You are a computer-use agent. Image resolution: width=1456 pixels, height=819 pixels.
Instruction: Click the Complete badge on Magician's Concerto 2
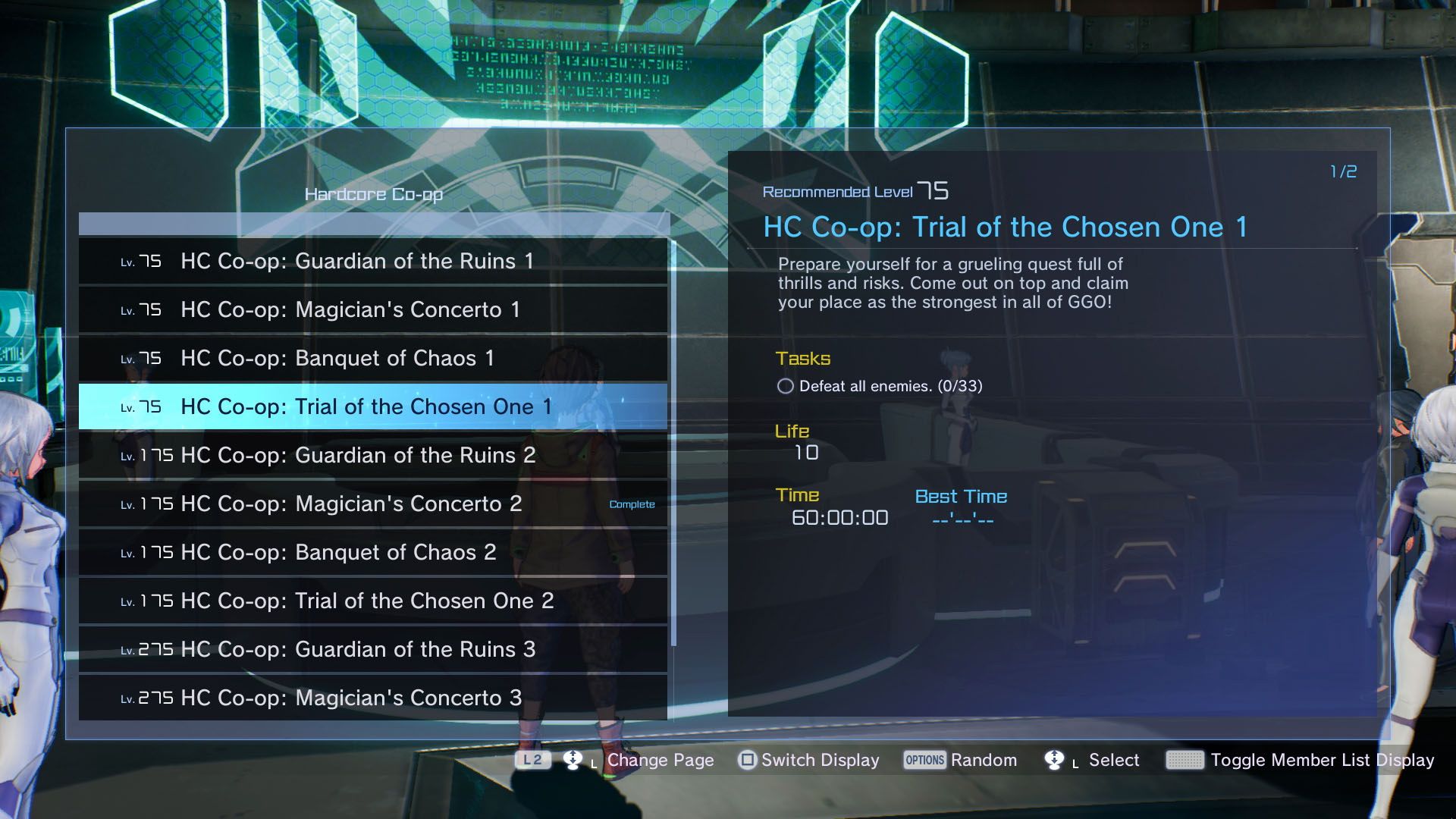[632, 503]
